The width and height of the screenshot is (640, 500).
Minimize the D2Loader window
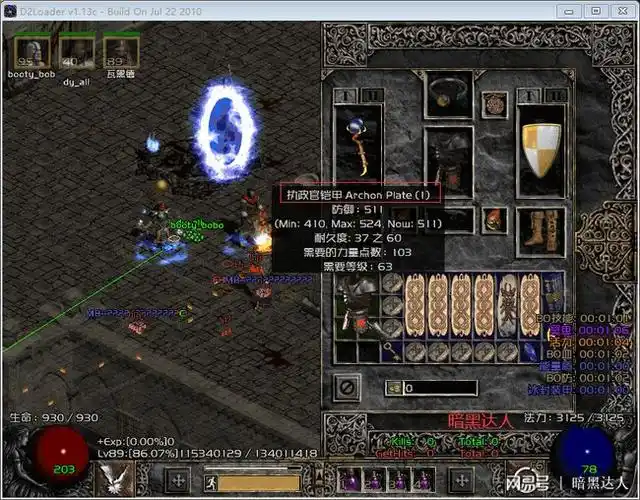[x=569, y=10]
